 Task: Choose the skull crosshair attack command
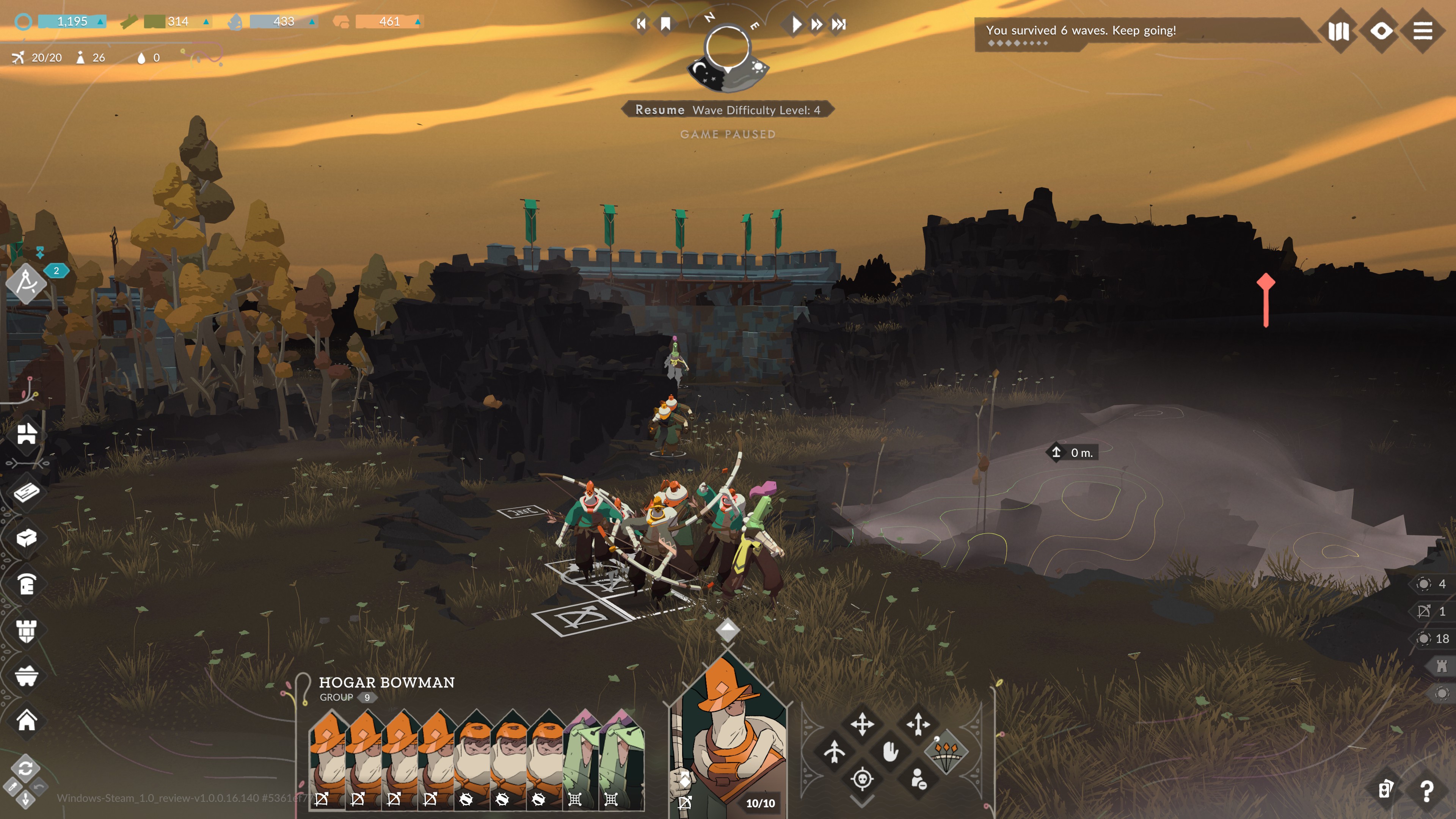[863, 780]
